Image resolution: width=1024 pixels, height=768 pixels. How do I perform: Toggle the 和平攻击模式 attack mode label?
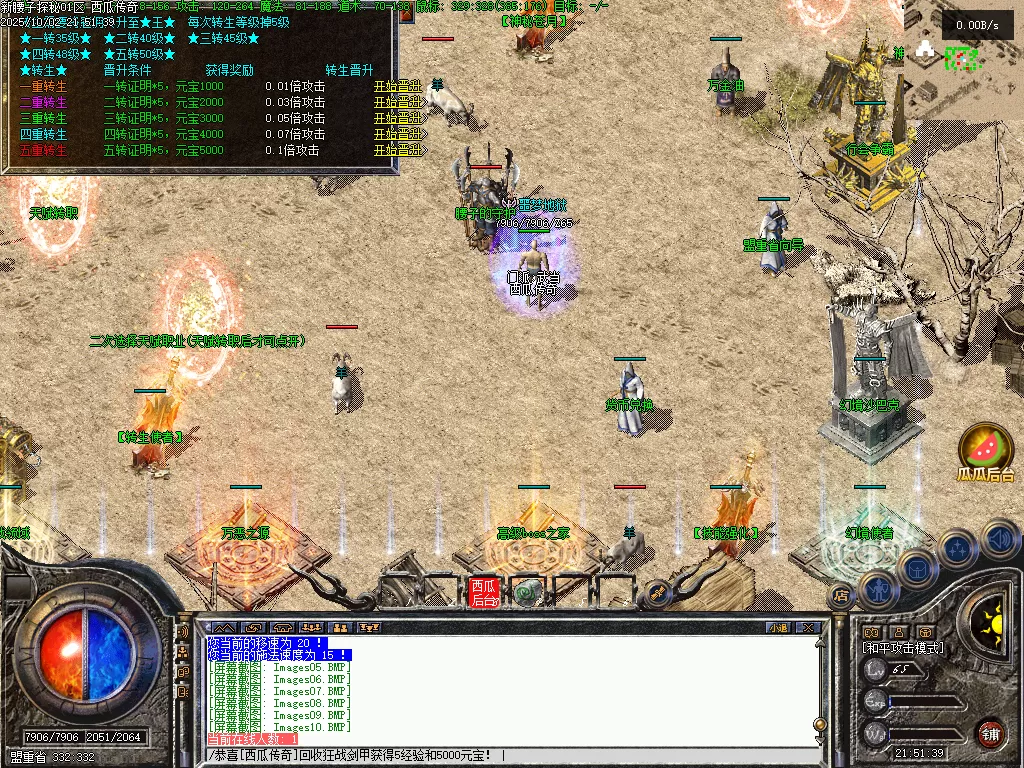[x=904, y=648]
